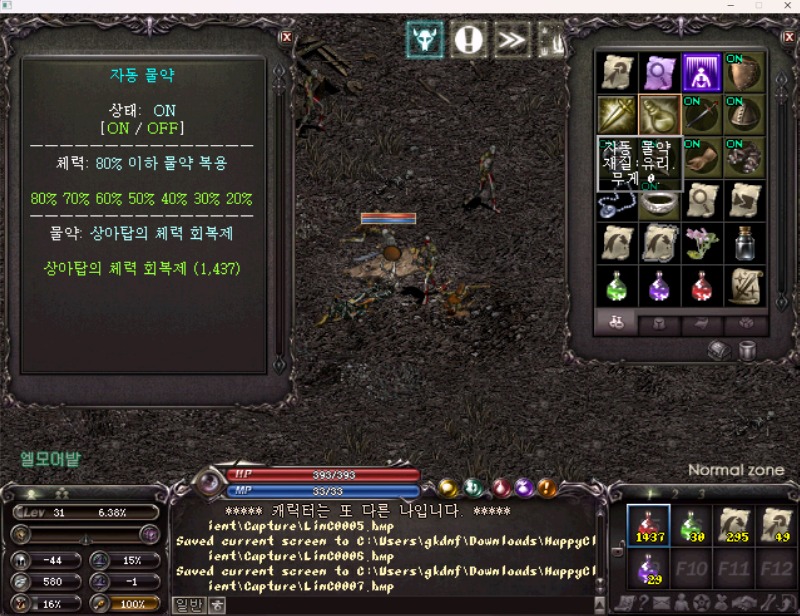The width and height of the screenshot is (800, 616).
Task: Select the pink flower inventory item
Action: tap(702, 243)
